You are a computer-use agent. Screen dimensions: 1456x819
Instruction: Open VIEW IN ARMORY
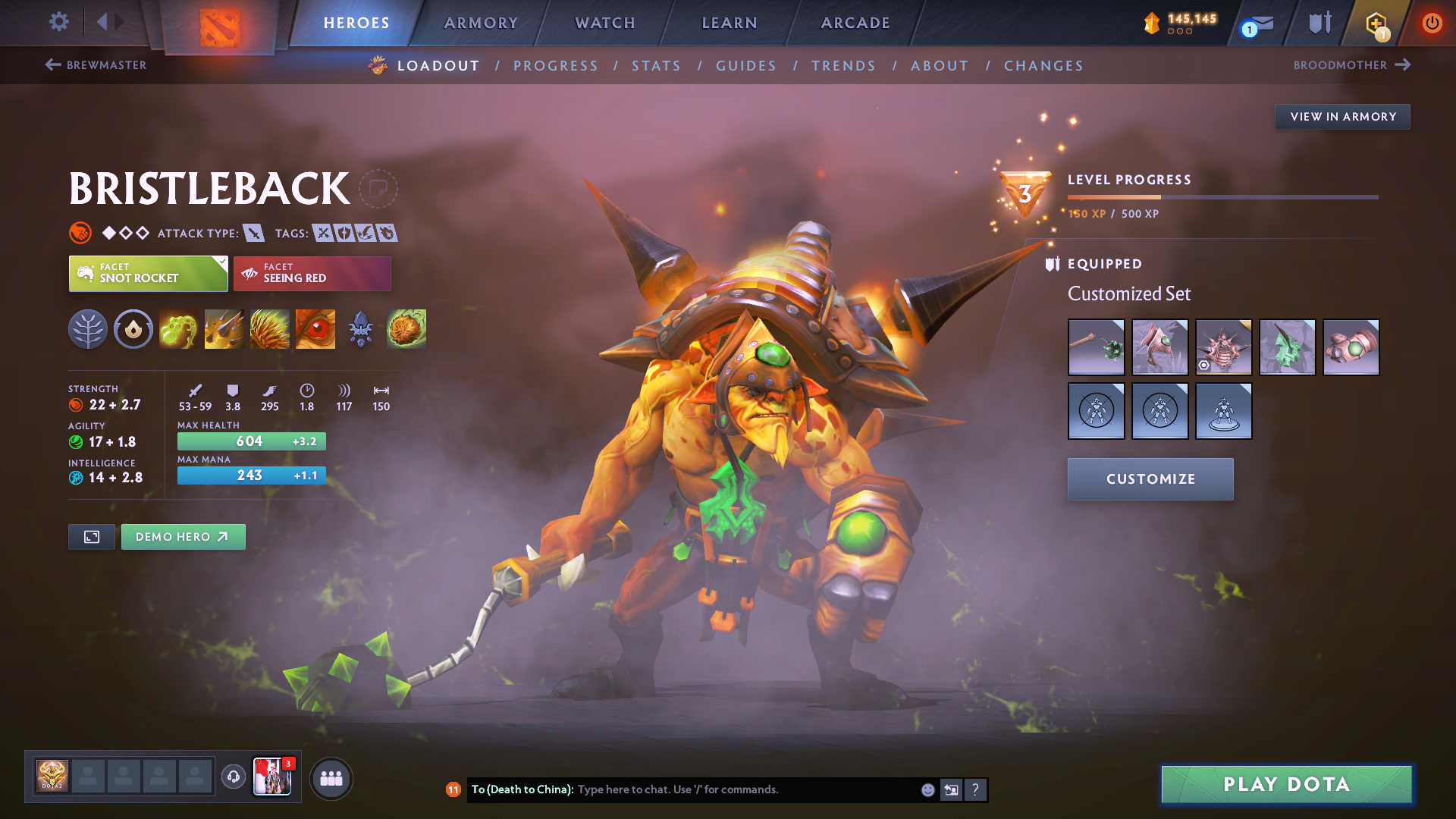click(x=1342, y=116)
